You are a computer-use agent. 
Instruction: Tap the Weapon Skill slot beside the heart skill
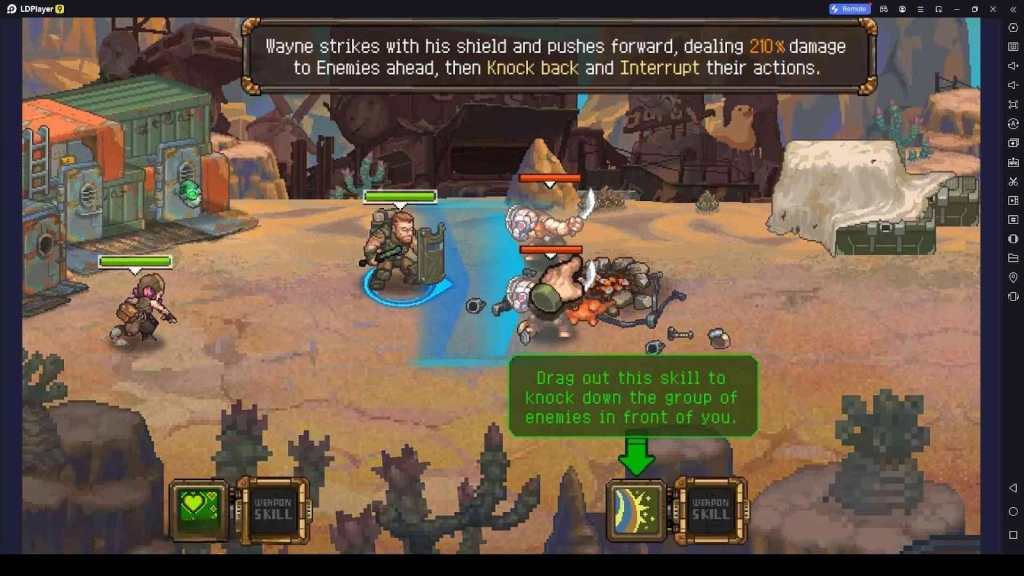(272, 510)
